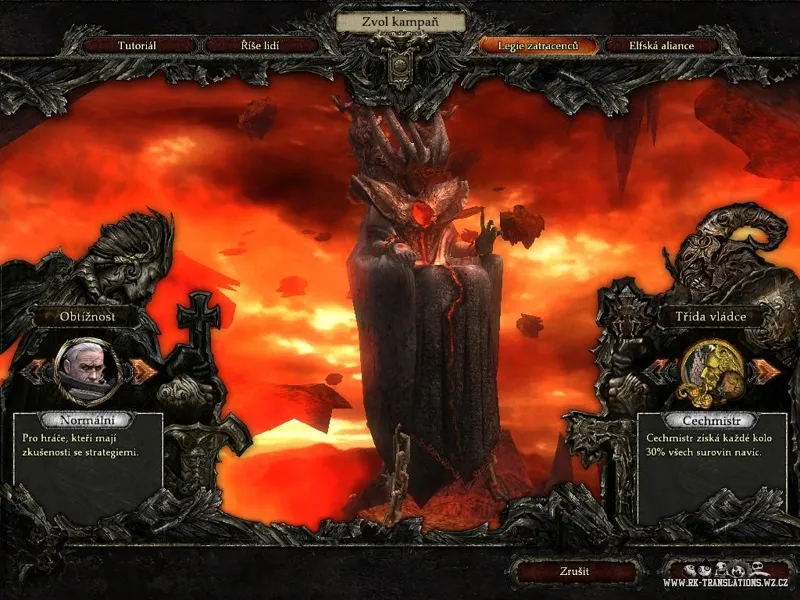The image size is (800, 600).
Task: Switch to next ruler class arrow
Action: click(x=767, y=369)
